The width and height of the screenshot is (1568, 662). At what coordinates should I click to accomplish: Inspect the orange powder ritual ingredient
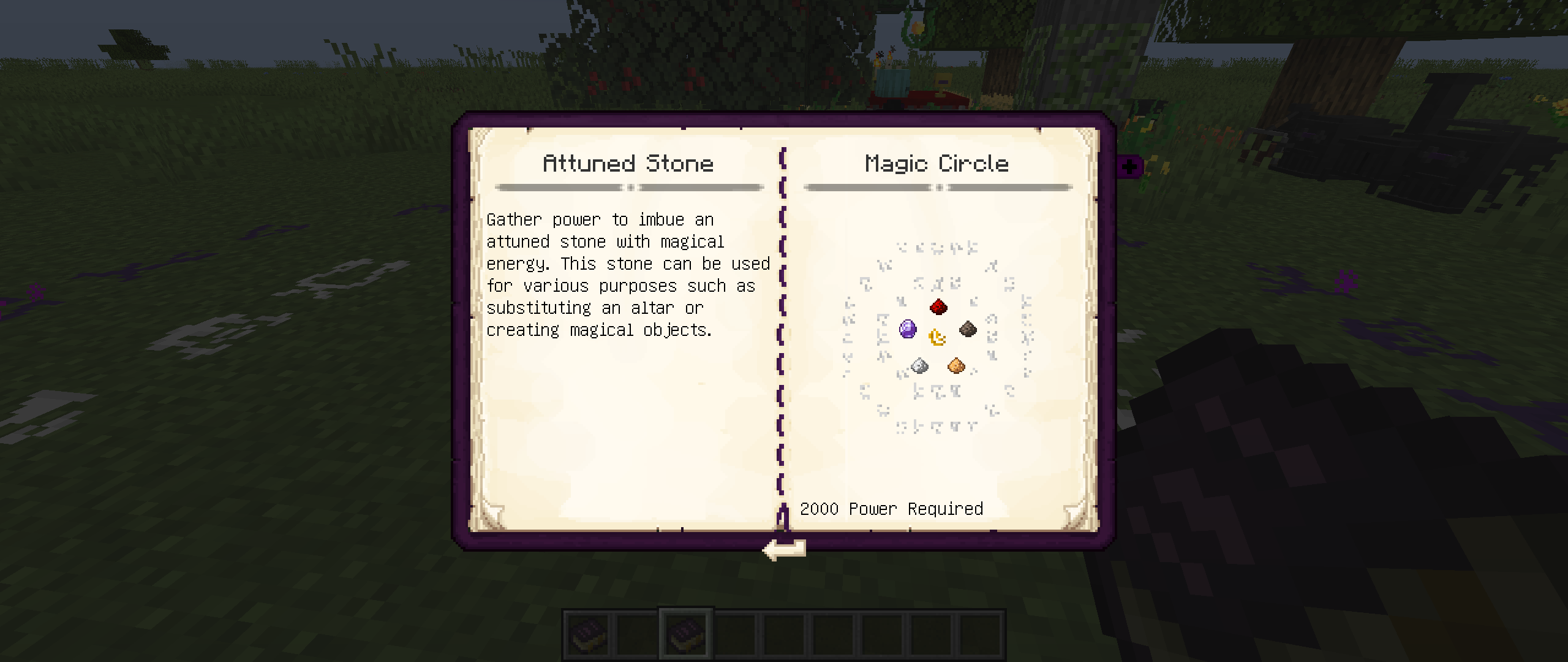(956, 366)
